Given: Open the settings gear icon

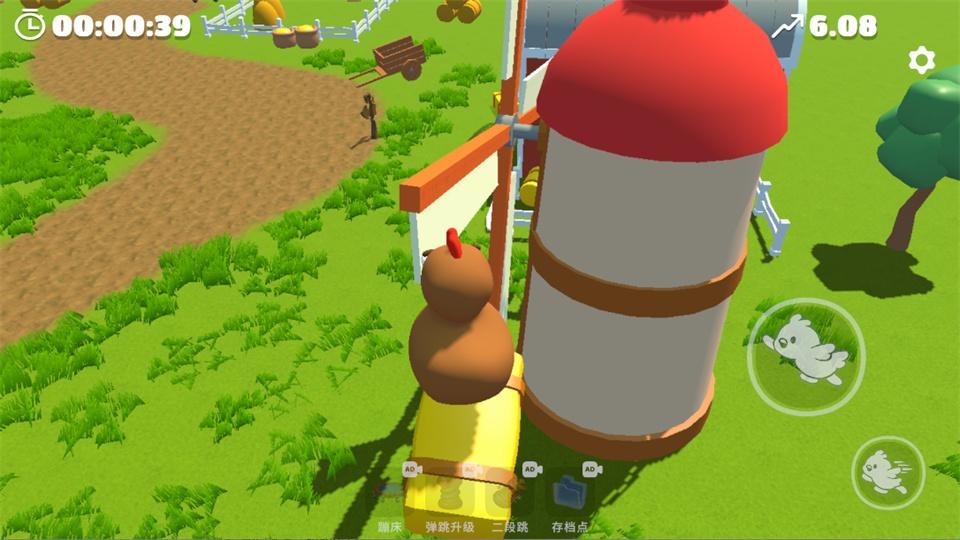Looking at the screenshot, I should (x=921, y=60).
